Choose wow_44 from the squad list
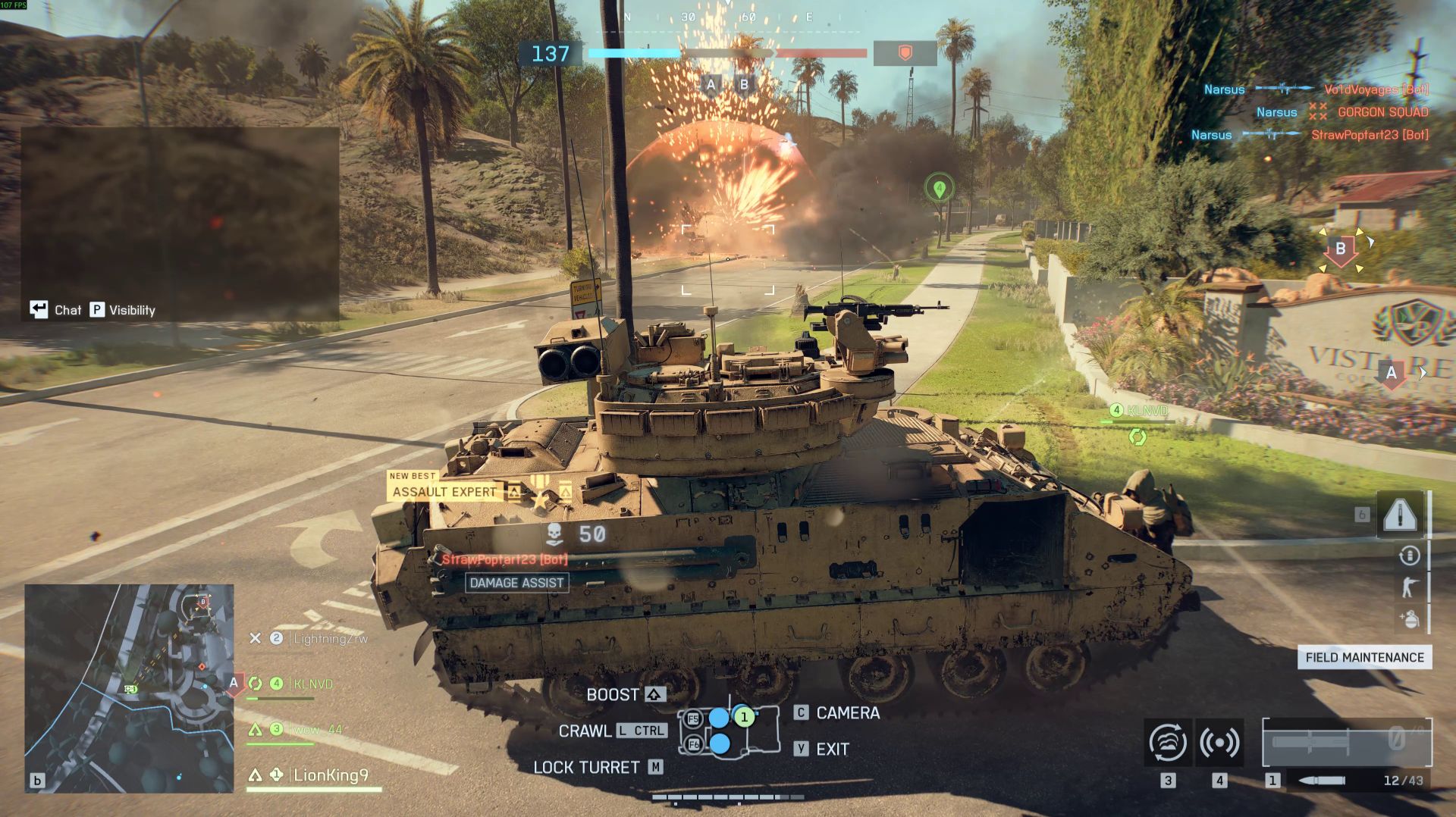 [317, 729]
